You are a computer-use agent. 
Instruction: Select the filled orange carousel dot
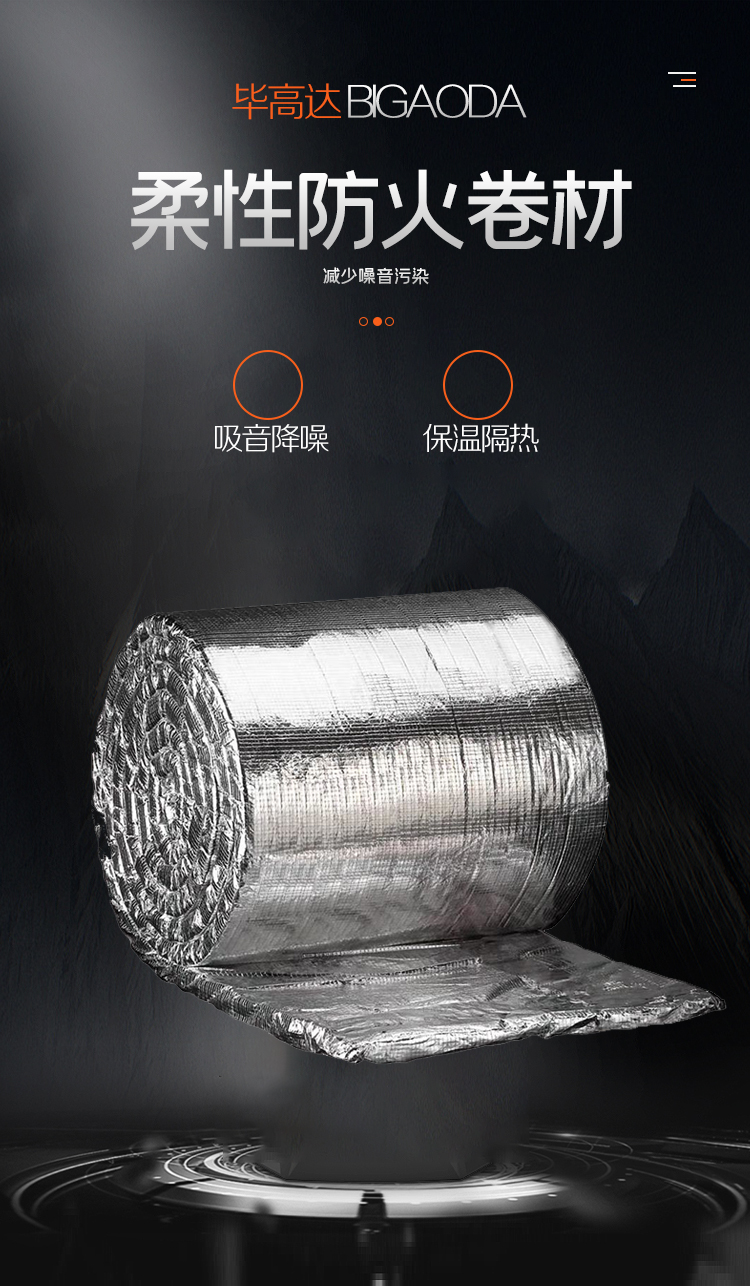click(x=377, y=321)
